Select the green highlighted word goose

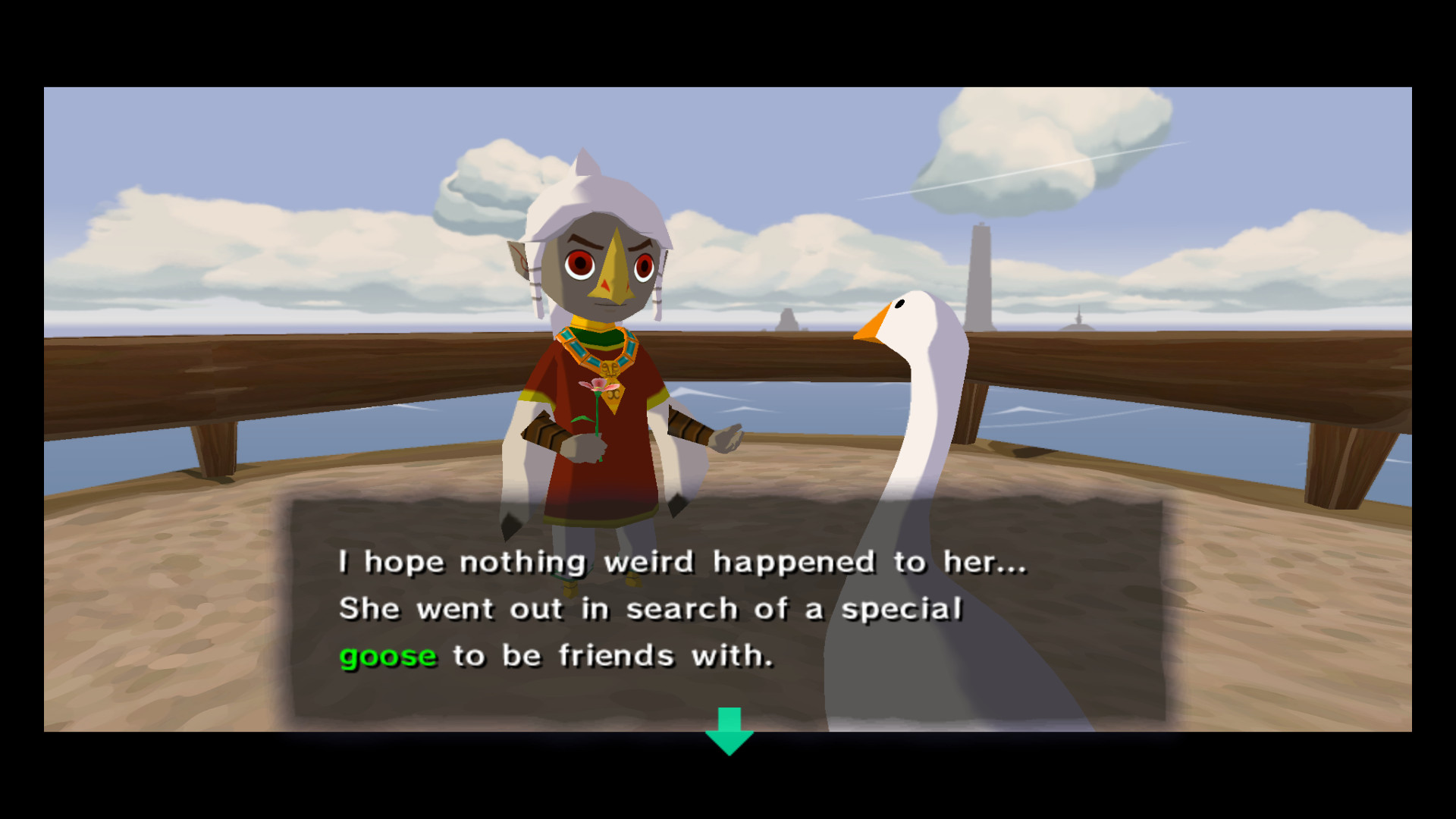(388, 655)
